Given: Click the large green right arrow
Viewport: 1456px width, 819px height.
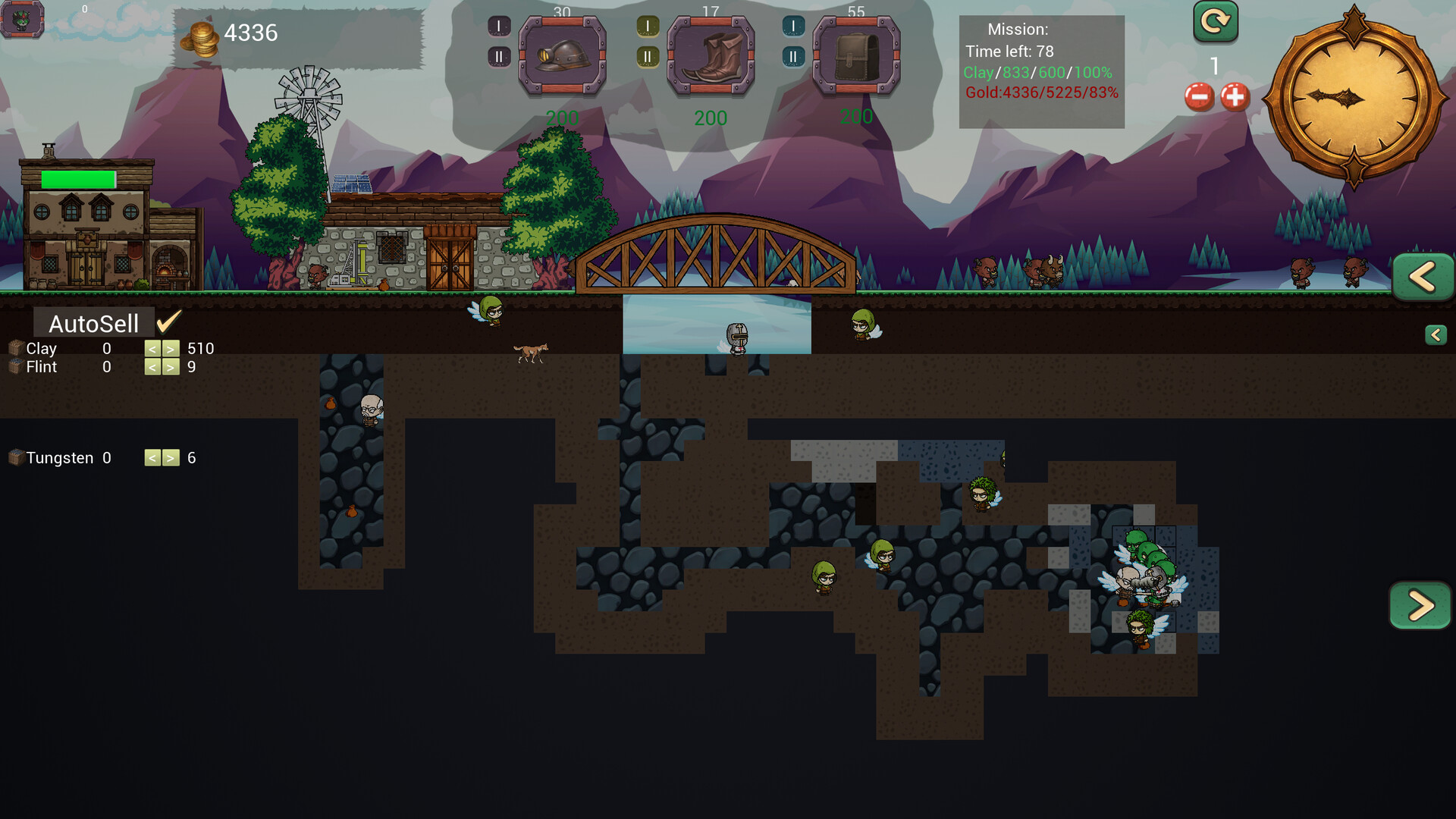Looking at the screenshot, I should pos(1420,605).
